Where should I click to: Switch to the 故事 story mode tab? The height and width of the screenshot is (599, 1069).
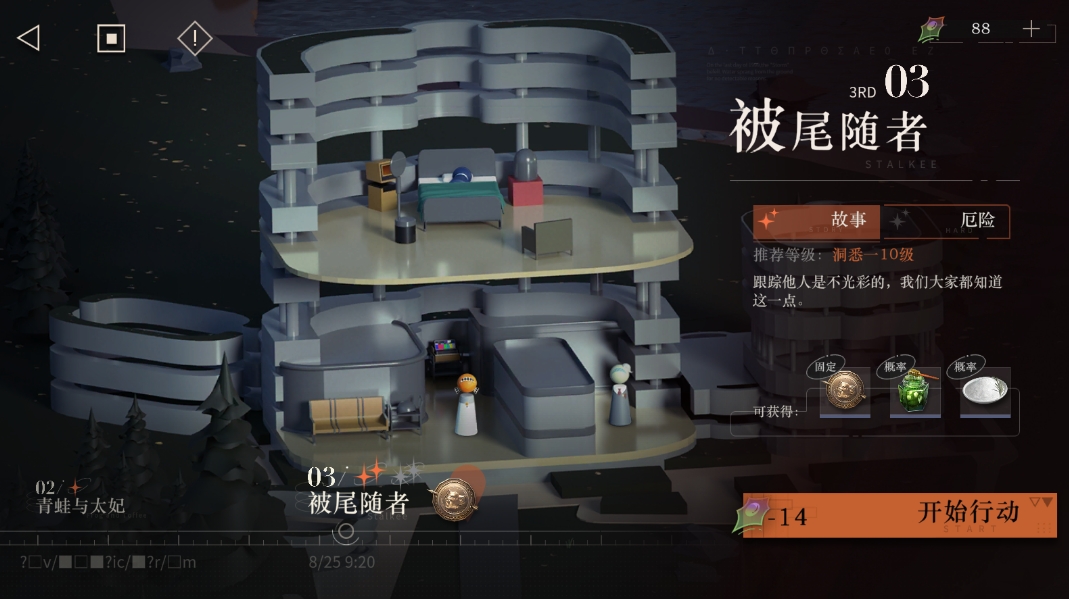point(818,221)
